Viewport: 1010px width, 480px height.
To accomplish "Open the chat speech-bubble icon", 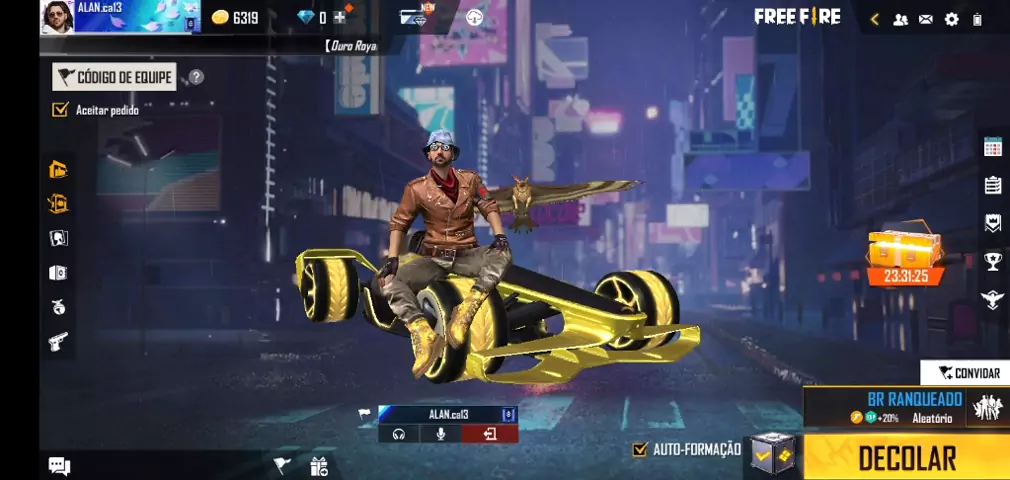I will pos(59,465).
